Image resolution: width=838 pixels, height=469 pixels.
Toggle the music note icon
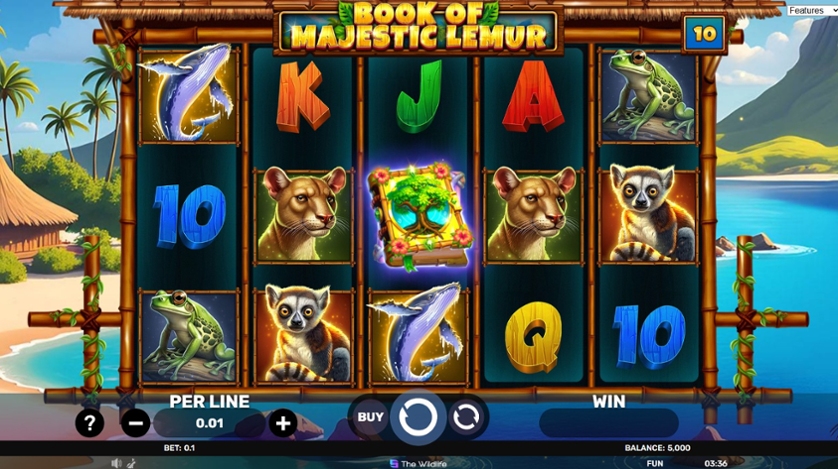pyautogui.click(x=130, y=463)
